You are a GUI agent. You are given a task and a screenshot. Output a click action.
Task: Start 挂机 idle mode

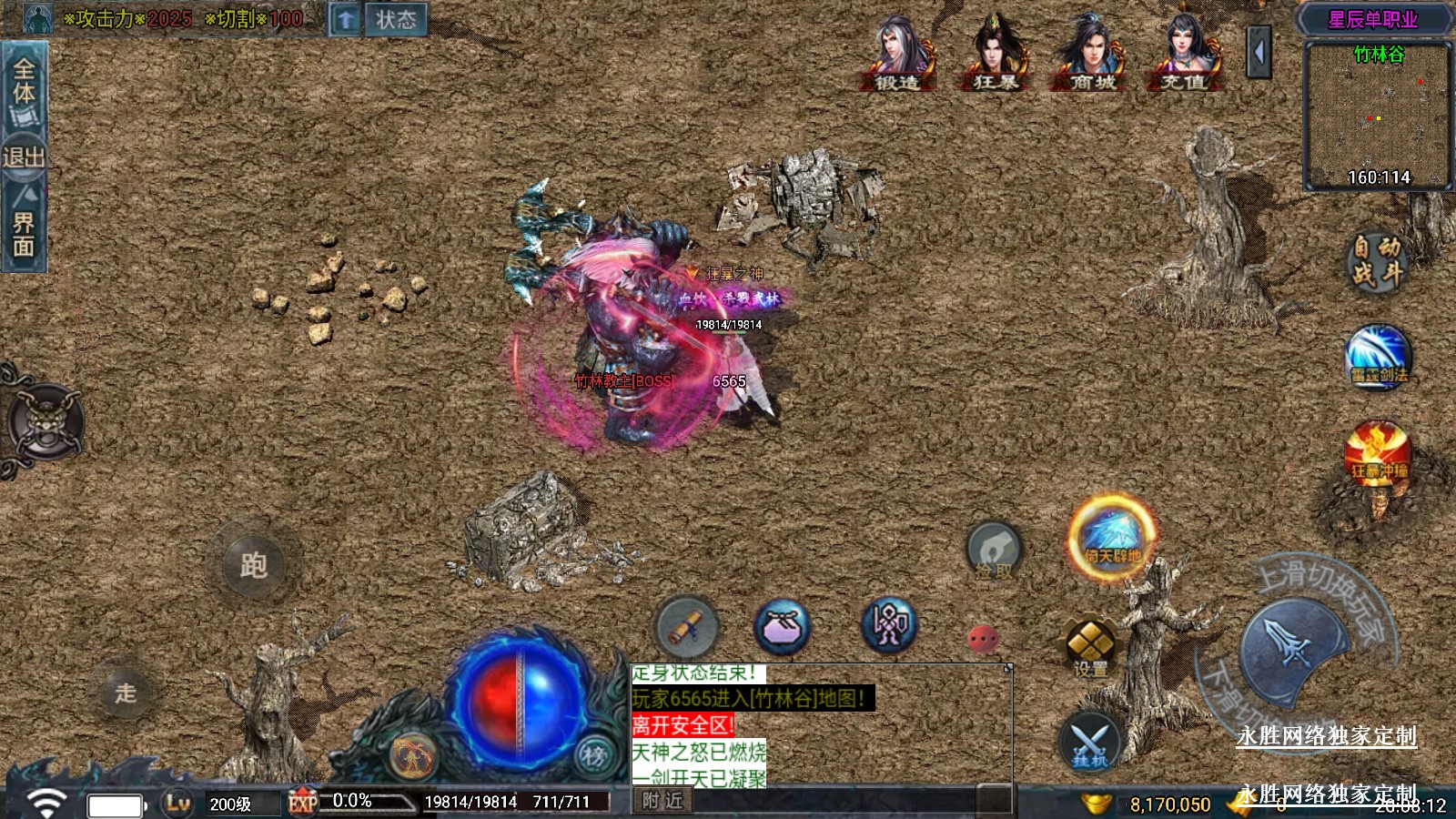[1089, 742]
